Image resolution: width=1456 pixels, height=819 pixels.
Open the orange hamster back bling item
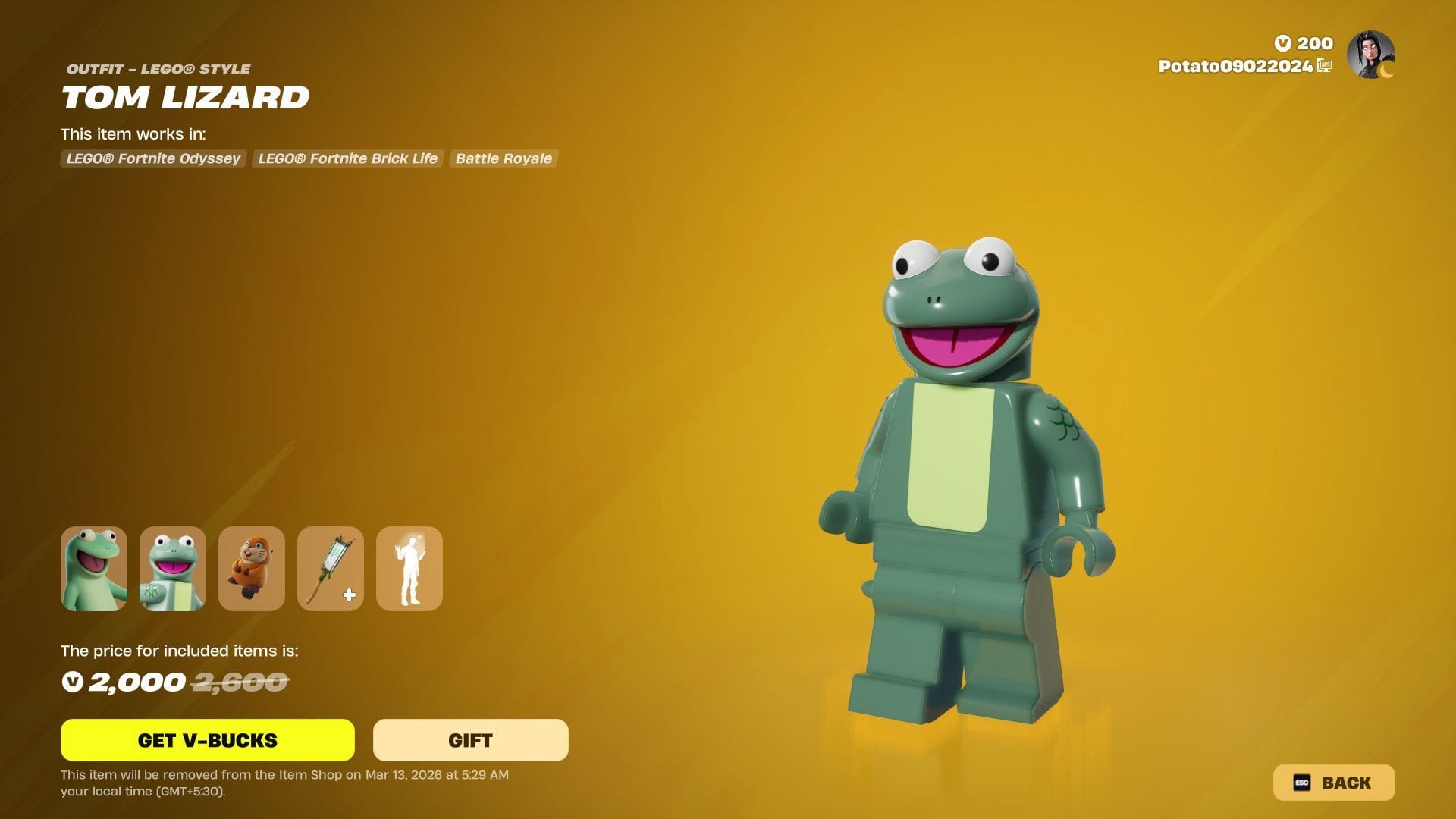pyautogui.click(x=252, y=569)
